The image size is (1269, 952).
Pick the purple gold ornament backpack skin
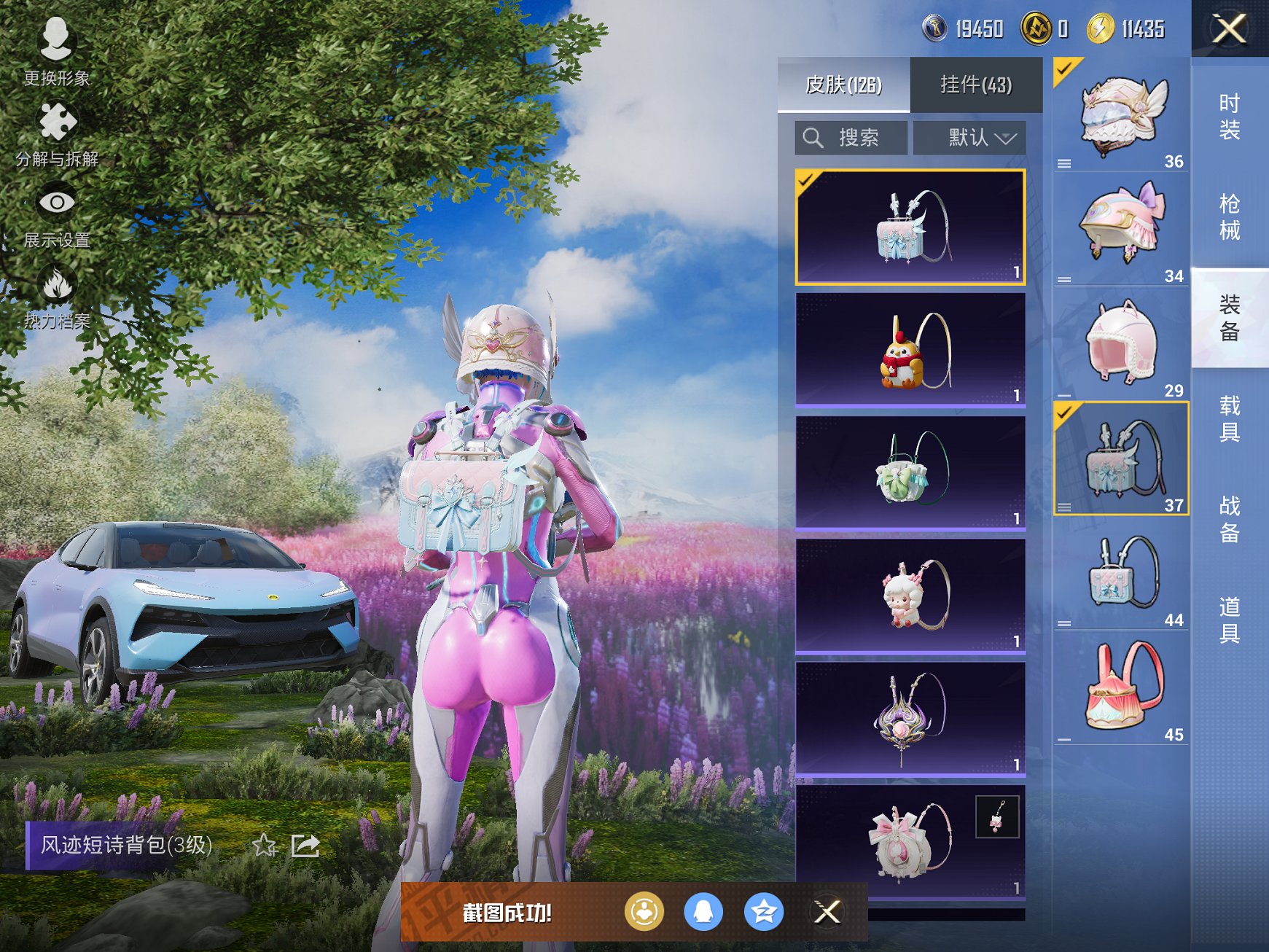click(910, 719)
